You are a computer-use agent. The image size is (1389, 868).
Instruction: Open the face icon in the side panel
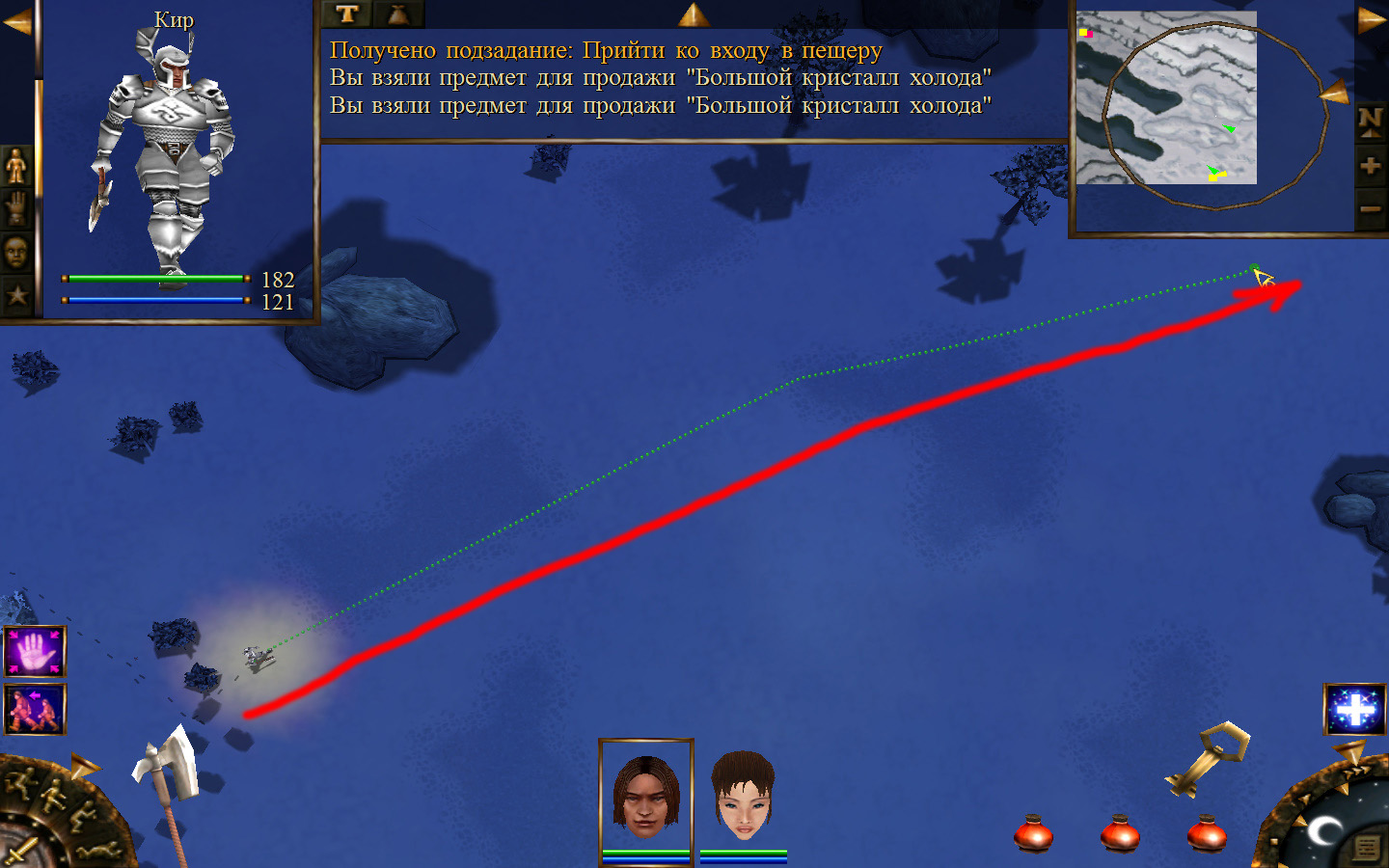pyautogui.click(x=16, y=253)
